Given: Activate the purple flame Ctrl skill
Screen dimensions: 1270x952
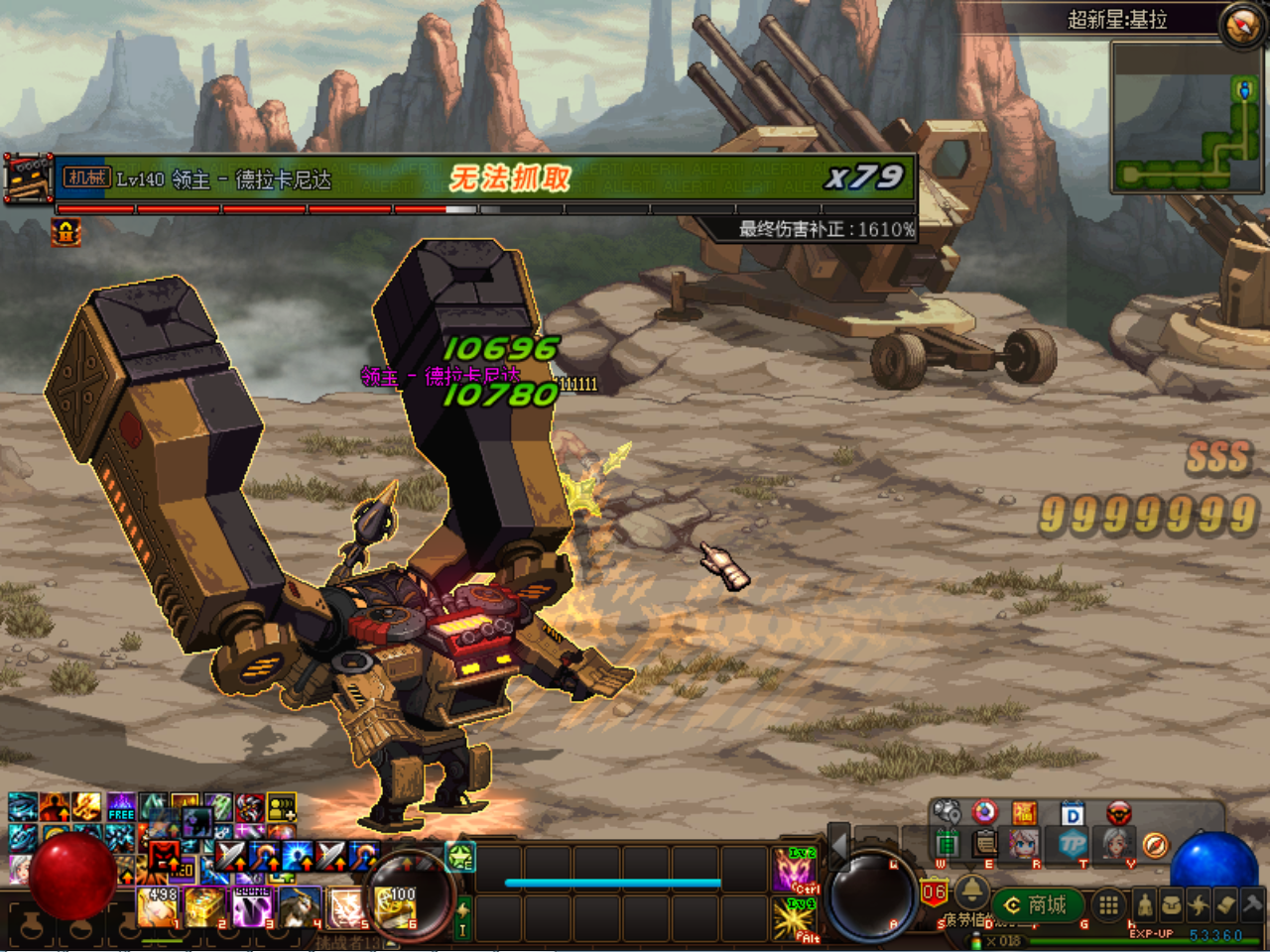Looking at the screenshot, I should [796, 871].
